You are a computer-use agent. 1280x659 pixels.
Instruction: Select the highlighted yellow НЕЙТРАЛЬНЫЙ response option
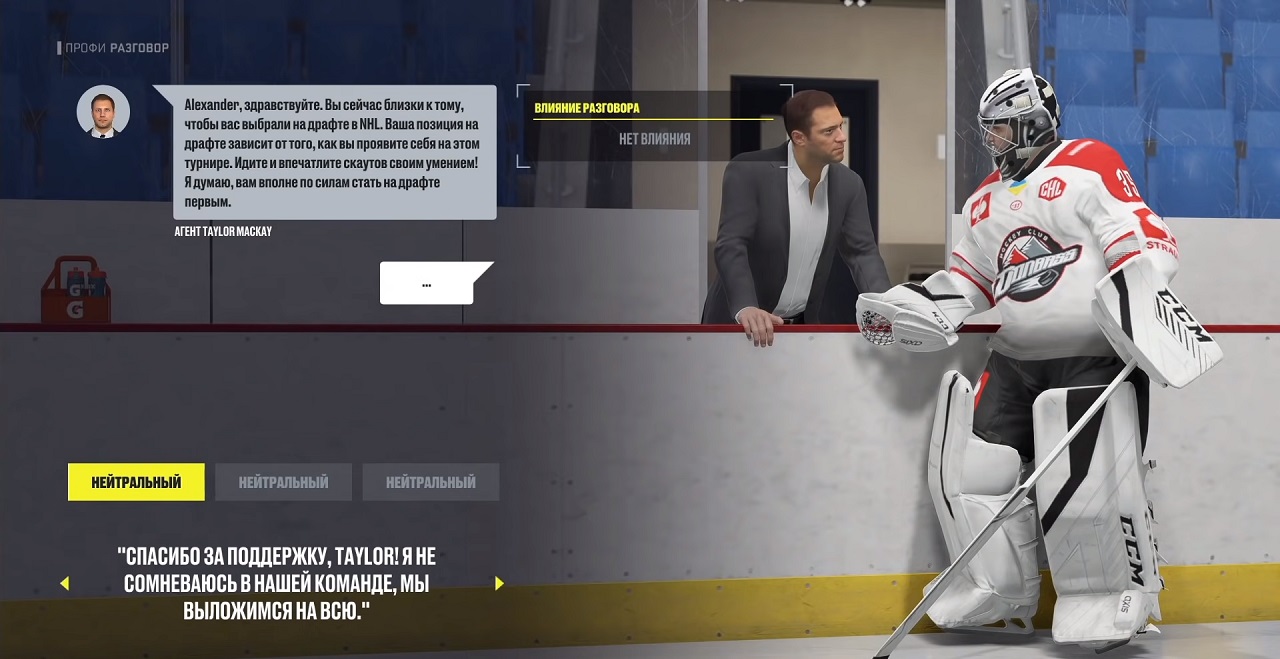(136, 482)
